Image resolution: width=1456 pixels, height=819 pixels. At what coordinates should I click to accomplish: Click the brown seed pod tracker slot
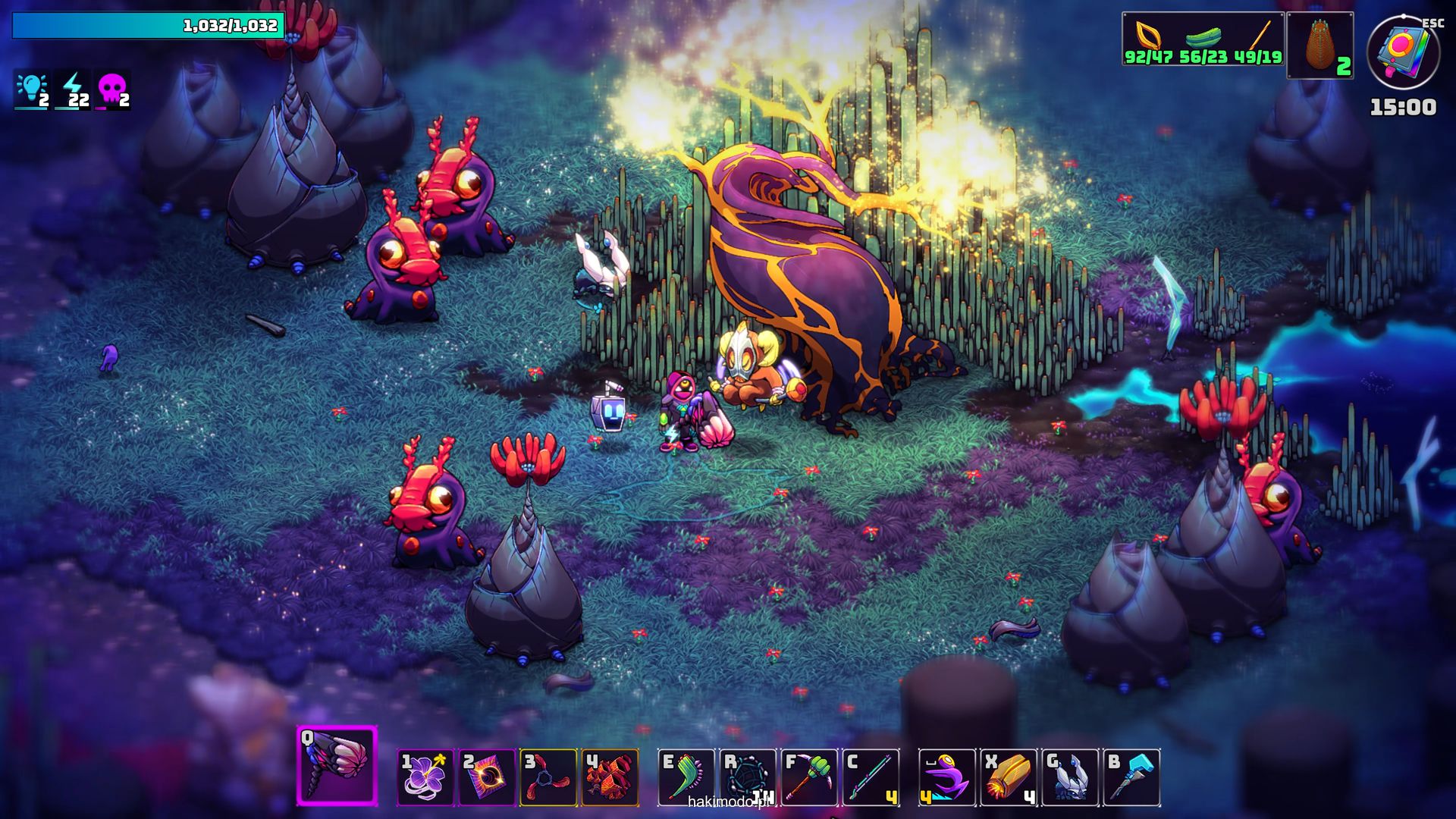click(1320, 45)
